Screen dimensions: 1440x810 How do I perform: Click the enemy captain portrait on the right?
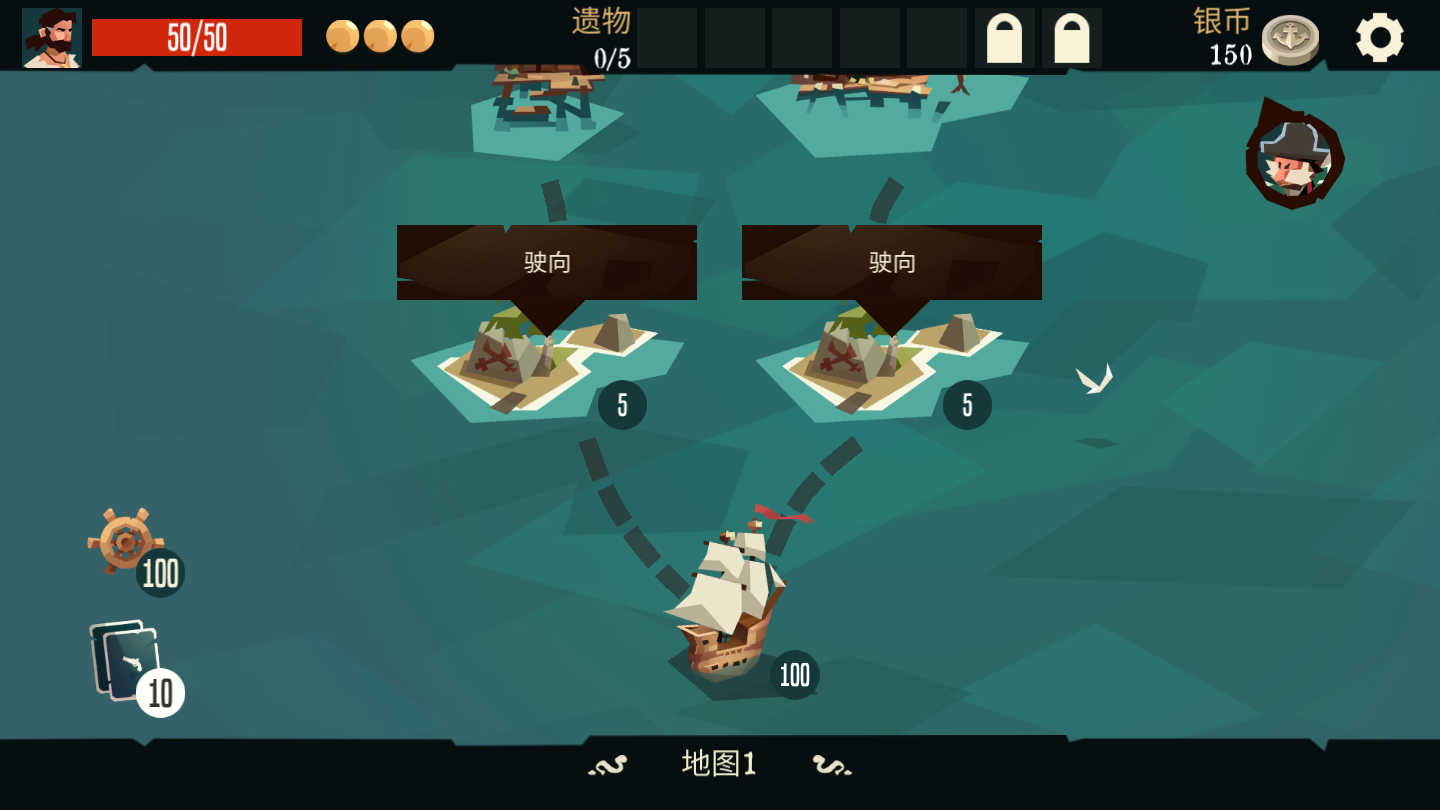coord(1295,157)
